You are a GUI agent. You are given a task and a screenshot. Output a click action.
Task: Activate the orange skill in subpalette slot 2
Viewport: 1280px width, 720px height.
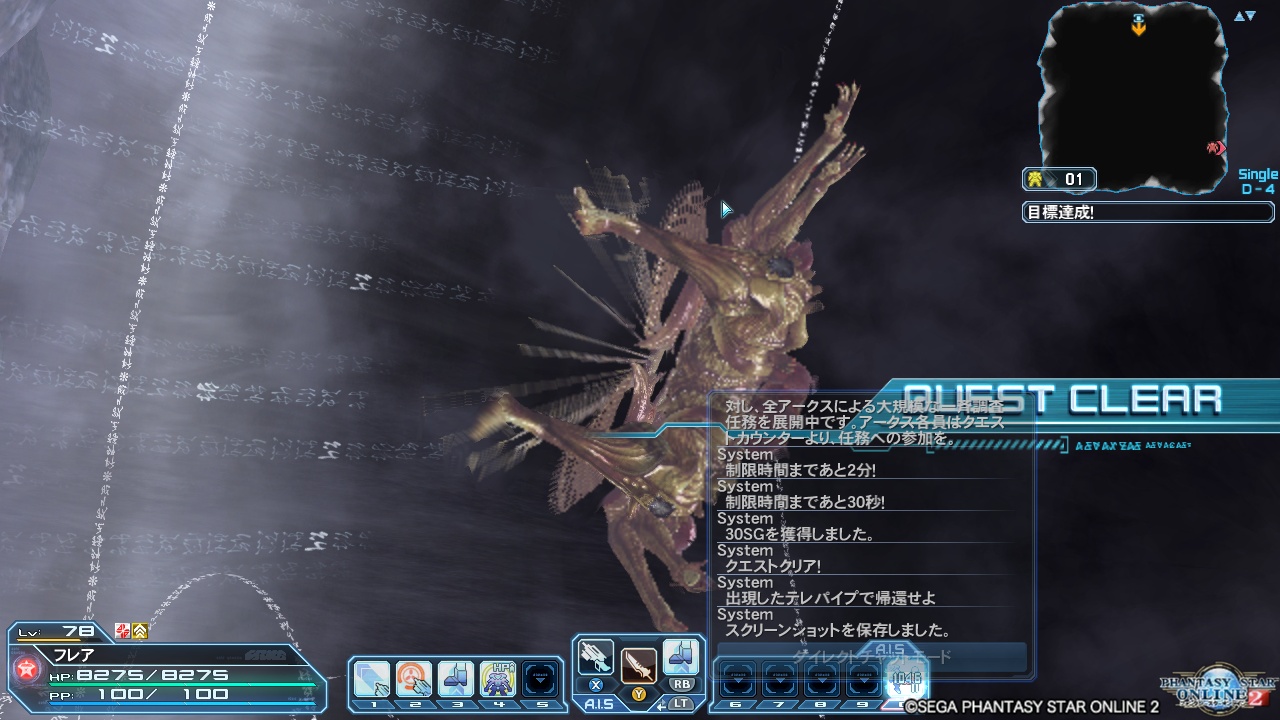(412, 678)
